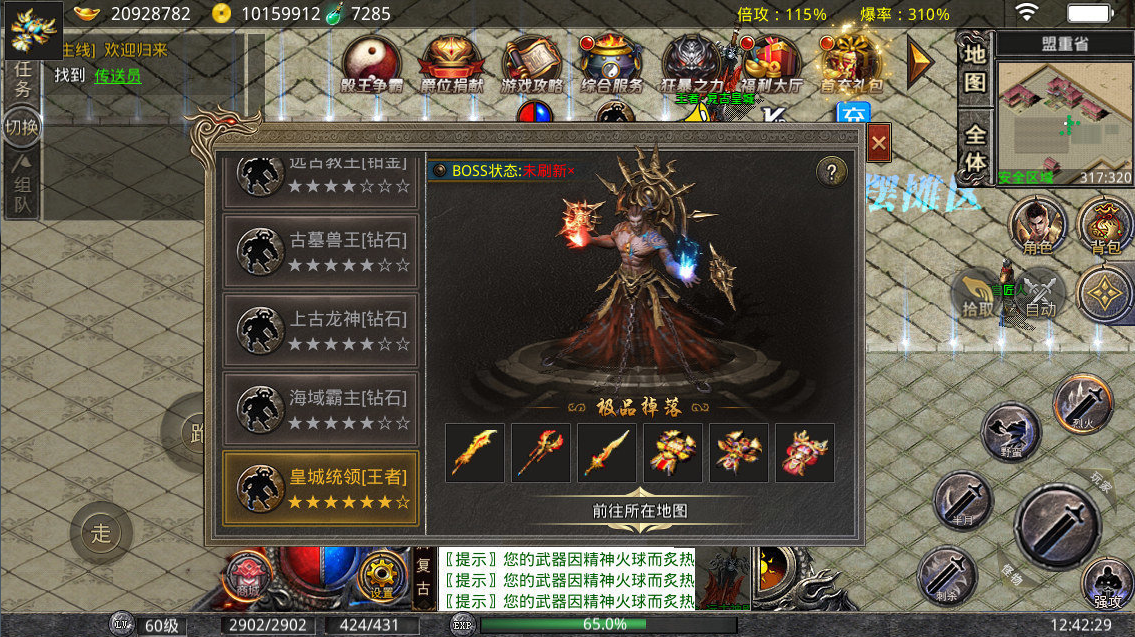
Task: Close the boss panel with the red X
Action: (x=879, y=144)
